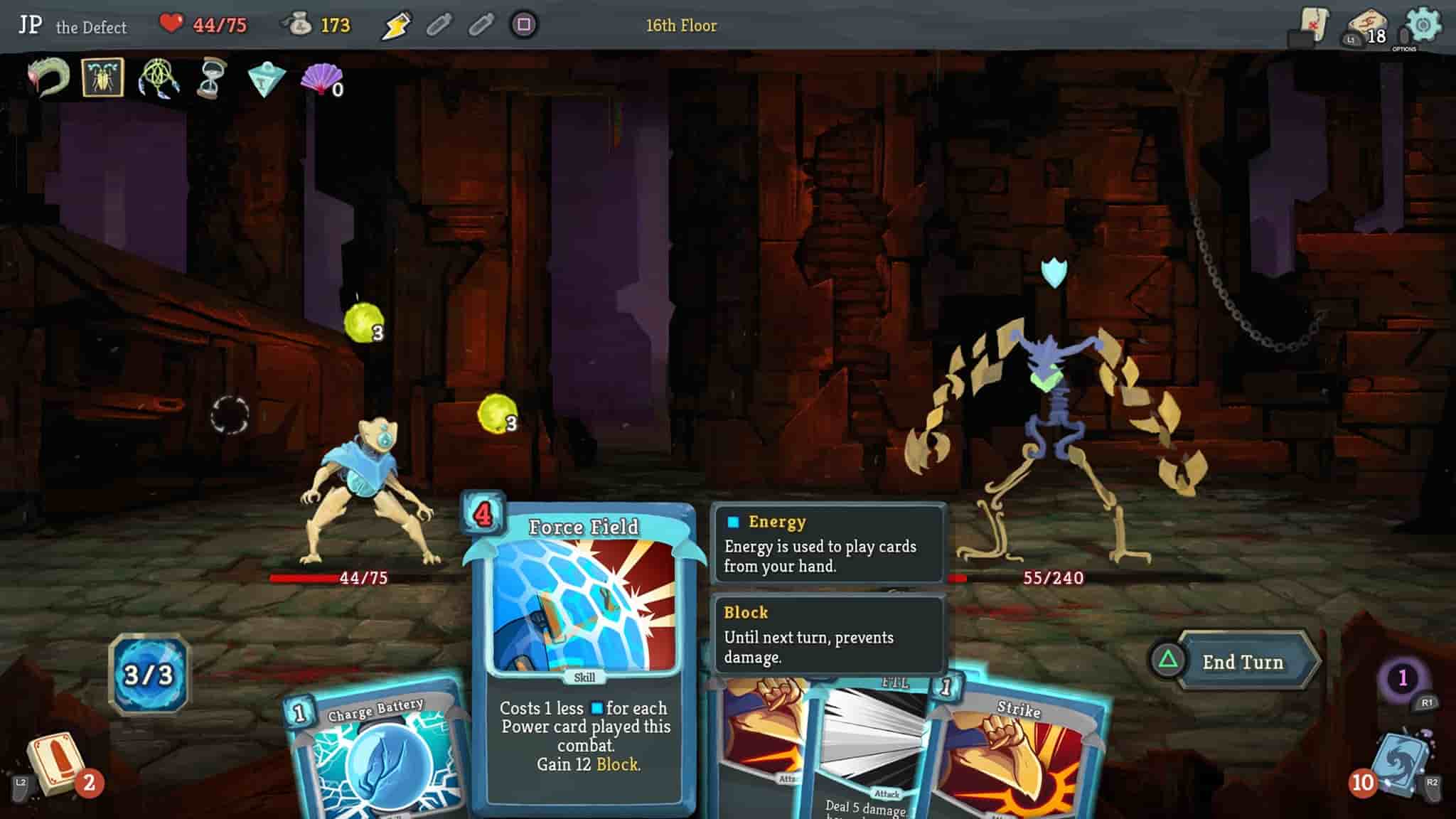Show the exhaust pile
The height and width of the screenshot is (819, 1456).
pyautogui.click(x=1402, y=678)
